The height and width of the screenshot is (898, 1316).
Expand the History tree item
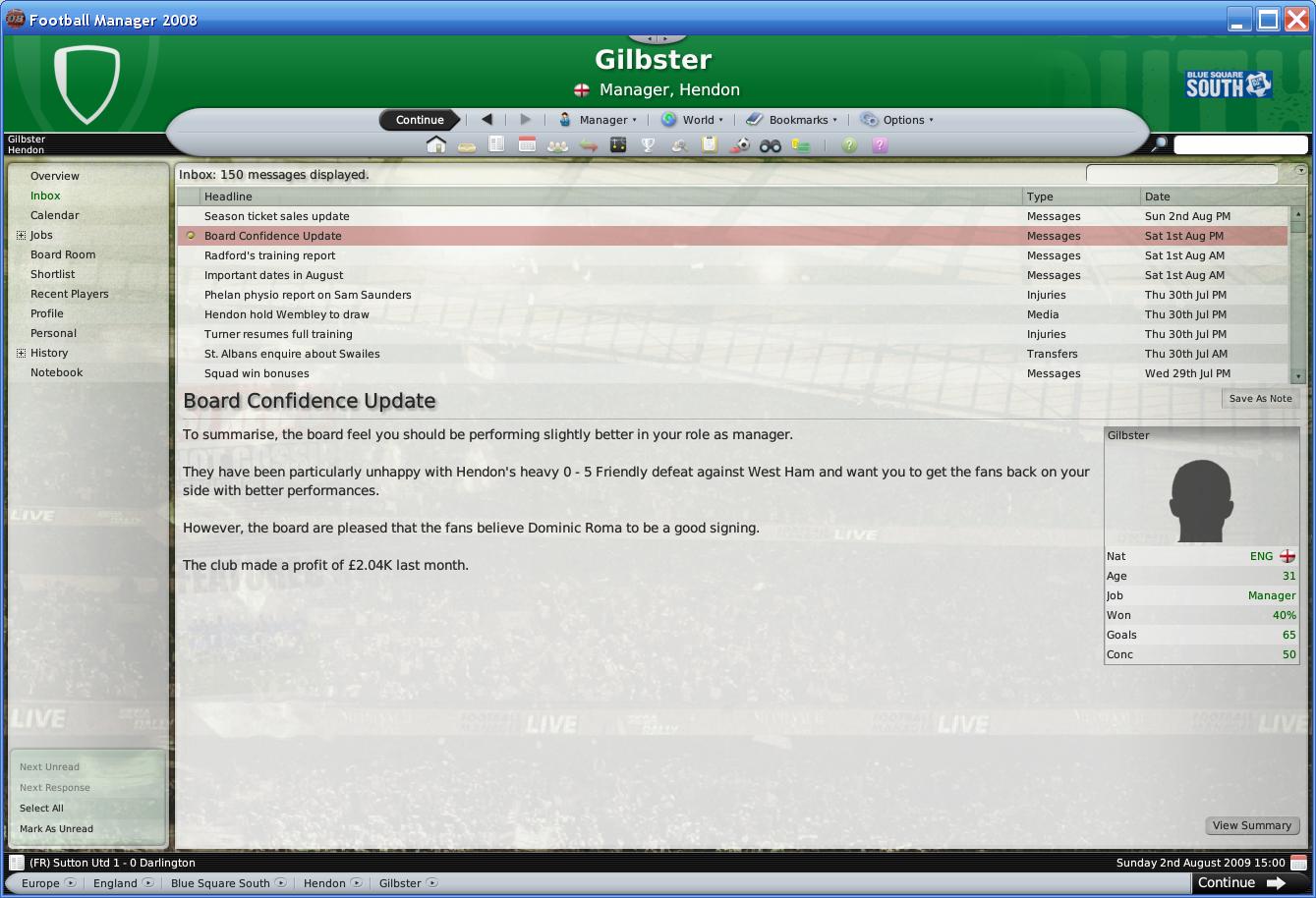click(x=22, y=353)
